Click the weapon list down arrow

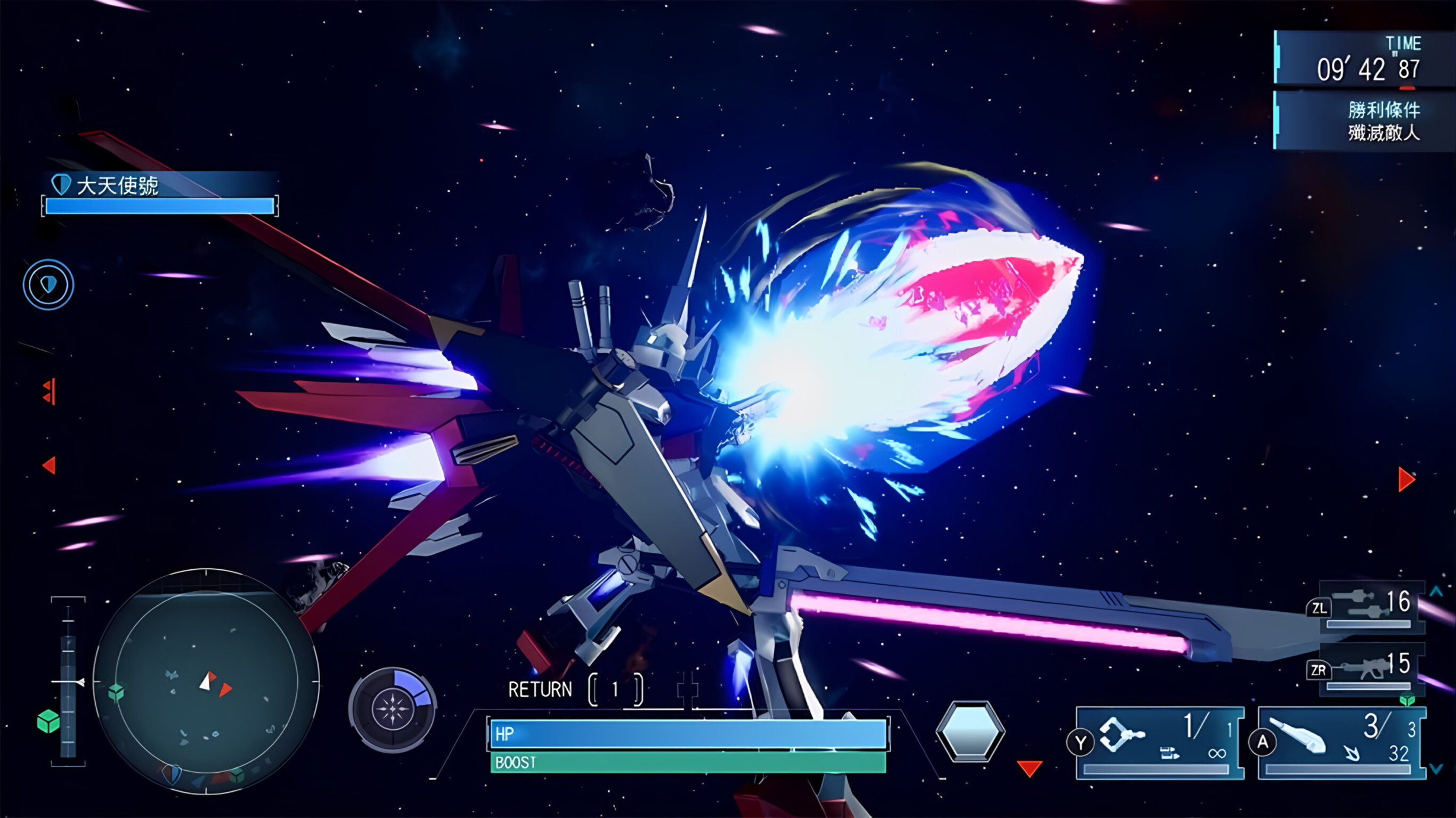1436,769
